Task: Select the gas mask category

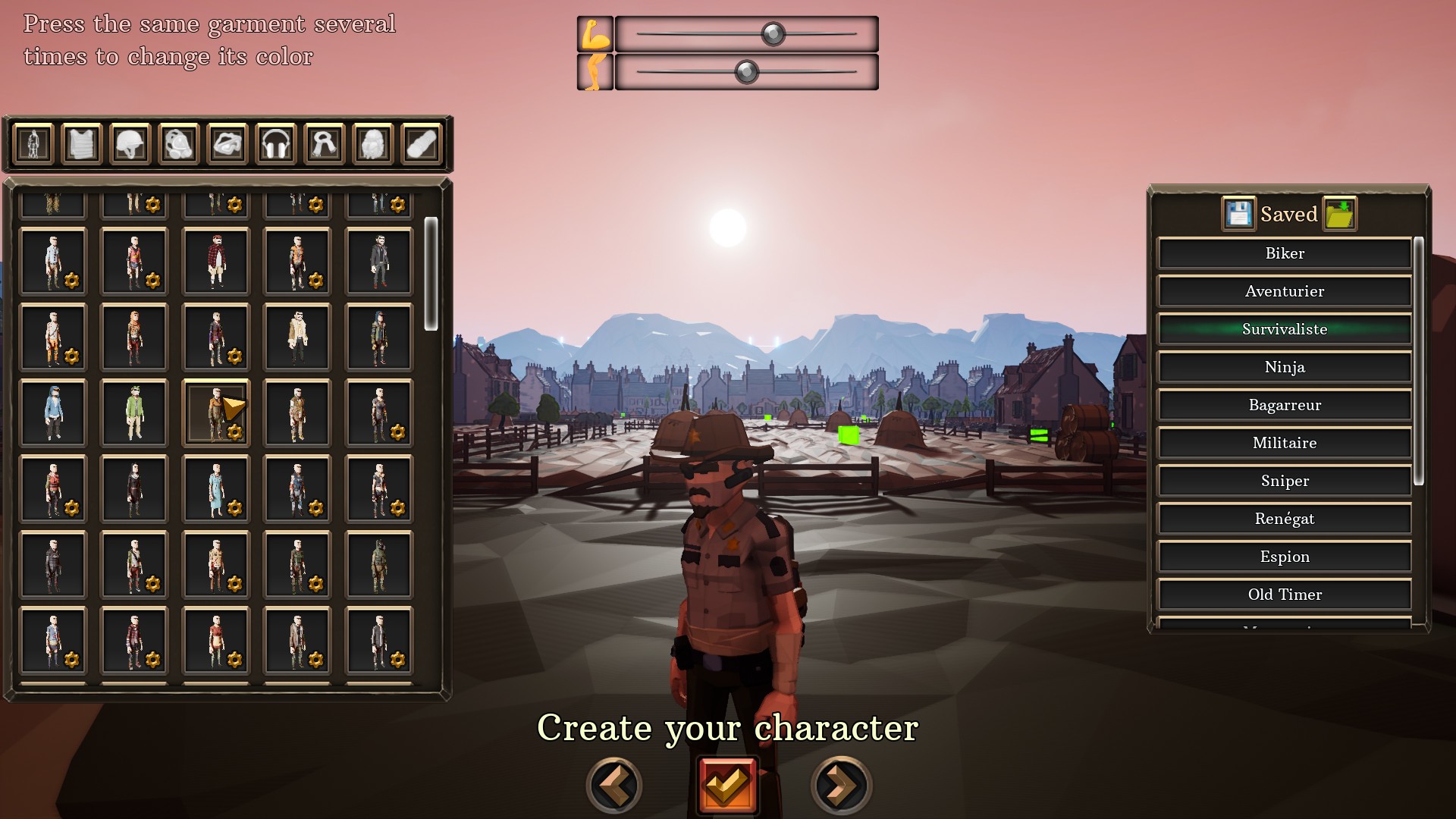Action: pos(179,142)
